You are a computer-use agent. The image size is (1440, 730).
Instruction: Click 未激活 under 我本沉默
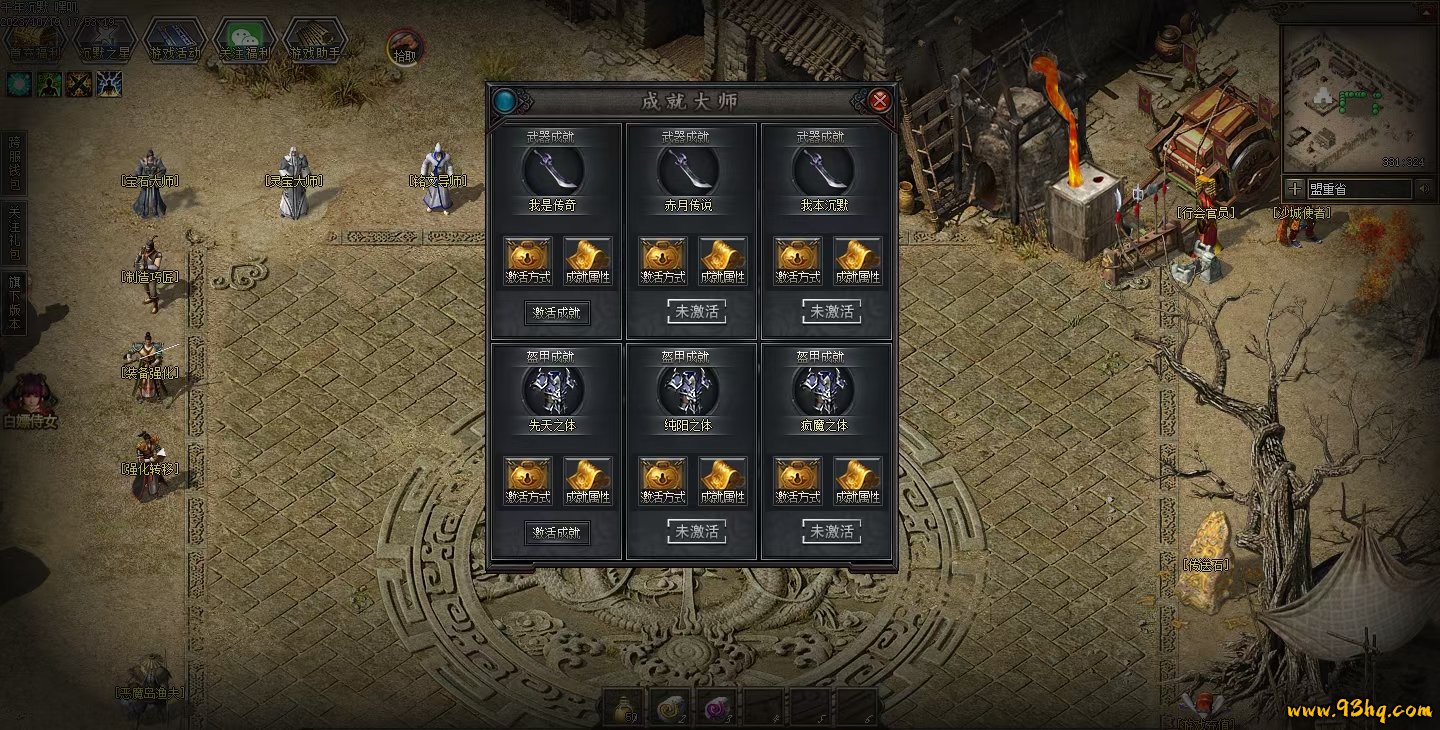(x=832, y=311)
